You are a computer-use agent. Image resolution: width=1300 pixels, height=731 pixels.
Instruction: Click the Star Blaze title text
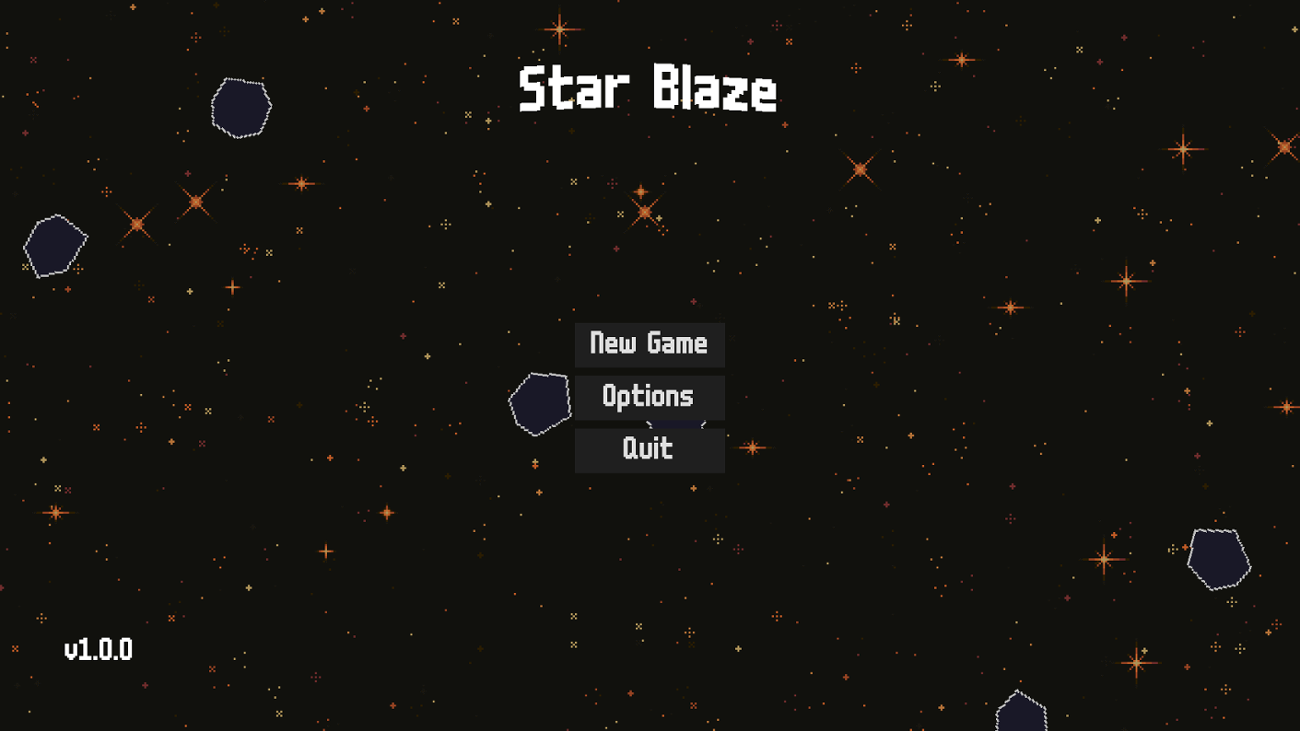(x=648, y=90)
